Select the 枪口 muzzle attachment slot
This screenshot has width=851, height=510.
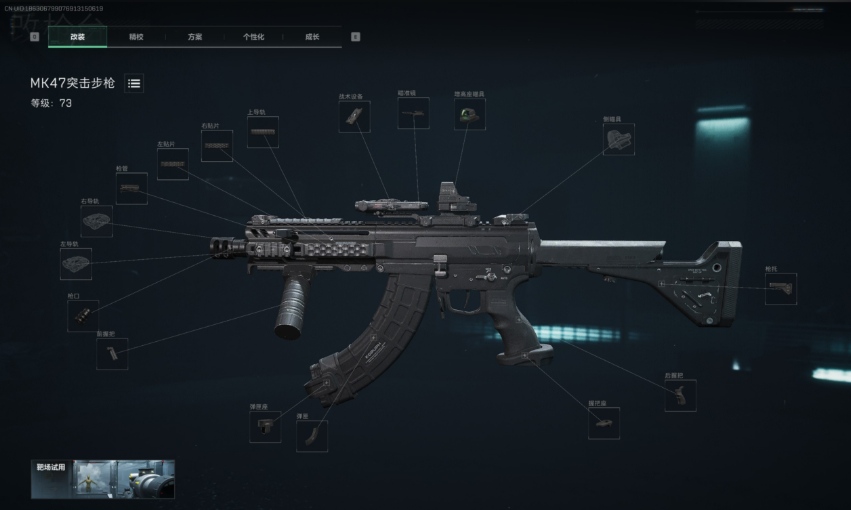(x=82, y=315)
